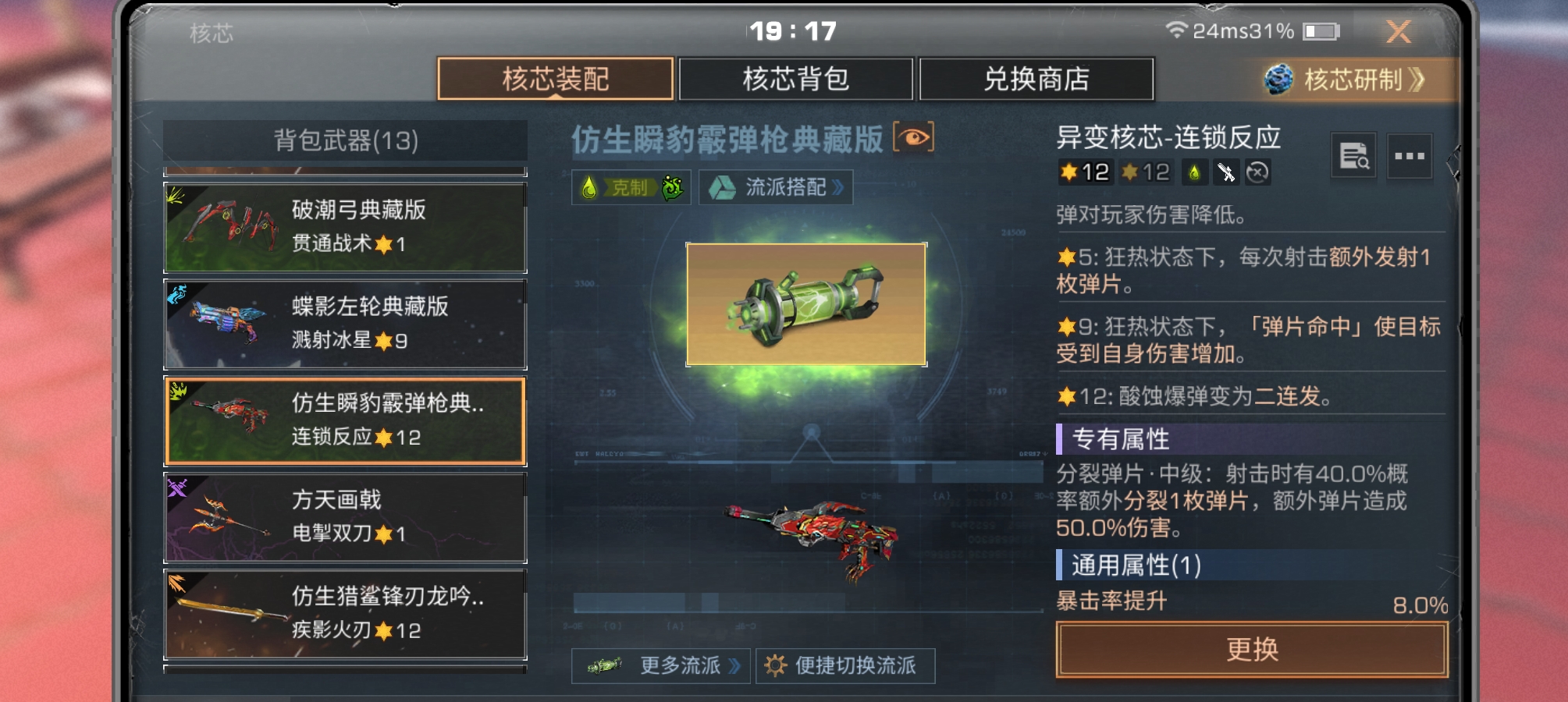The image size is (1568, 702).
Task: Select the 仿生瞬豹霰弹枪 weapon row
Action: click(x=345, y=420)
